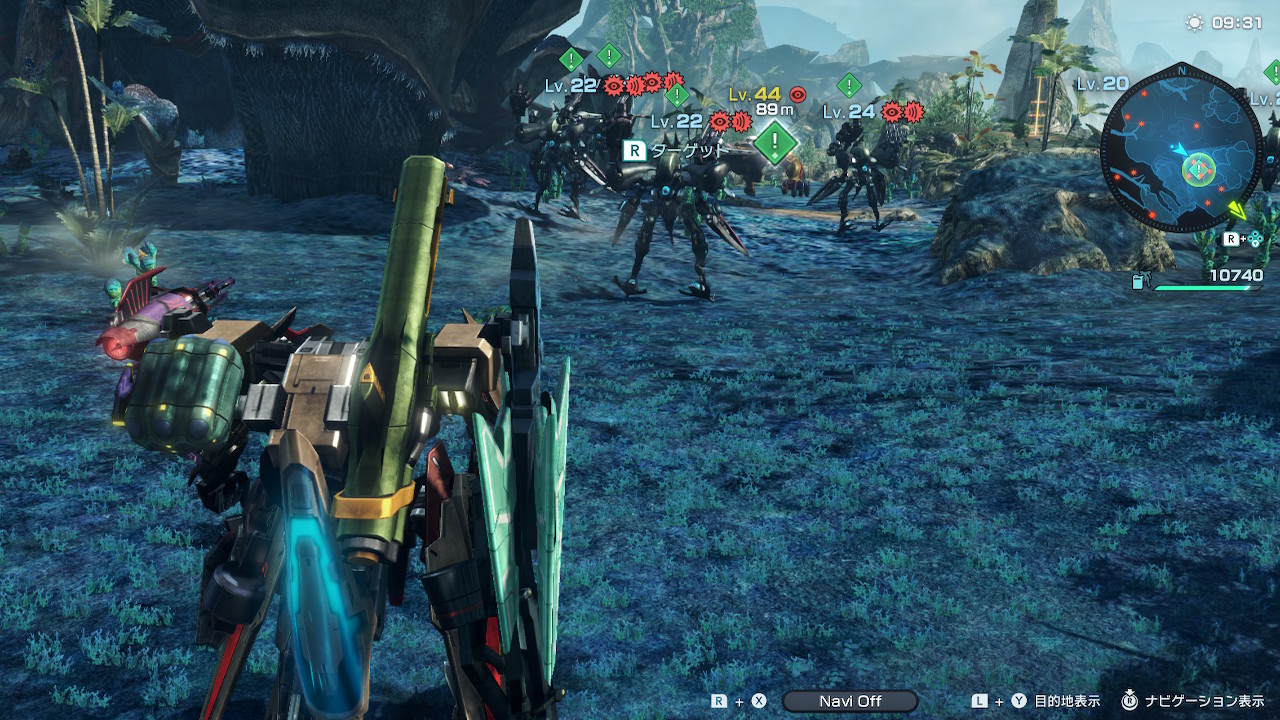Toggle the Navi Off button
Image resolution: width=1280 pixels, height=720 pixels.
click(x=850, y=701)
